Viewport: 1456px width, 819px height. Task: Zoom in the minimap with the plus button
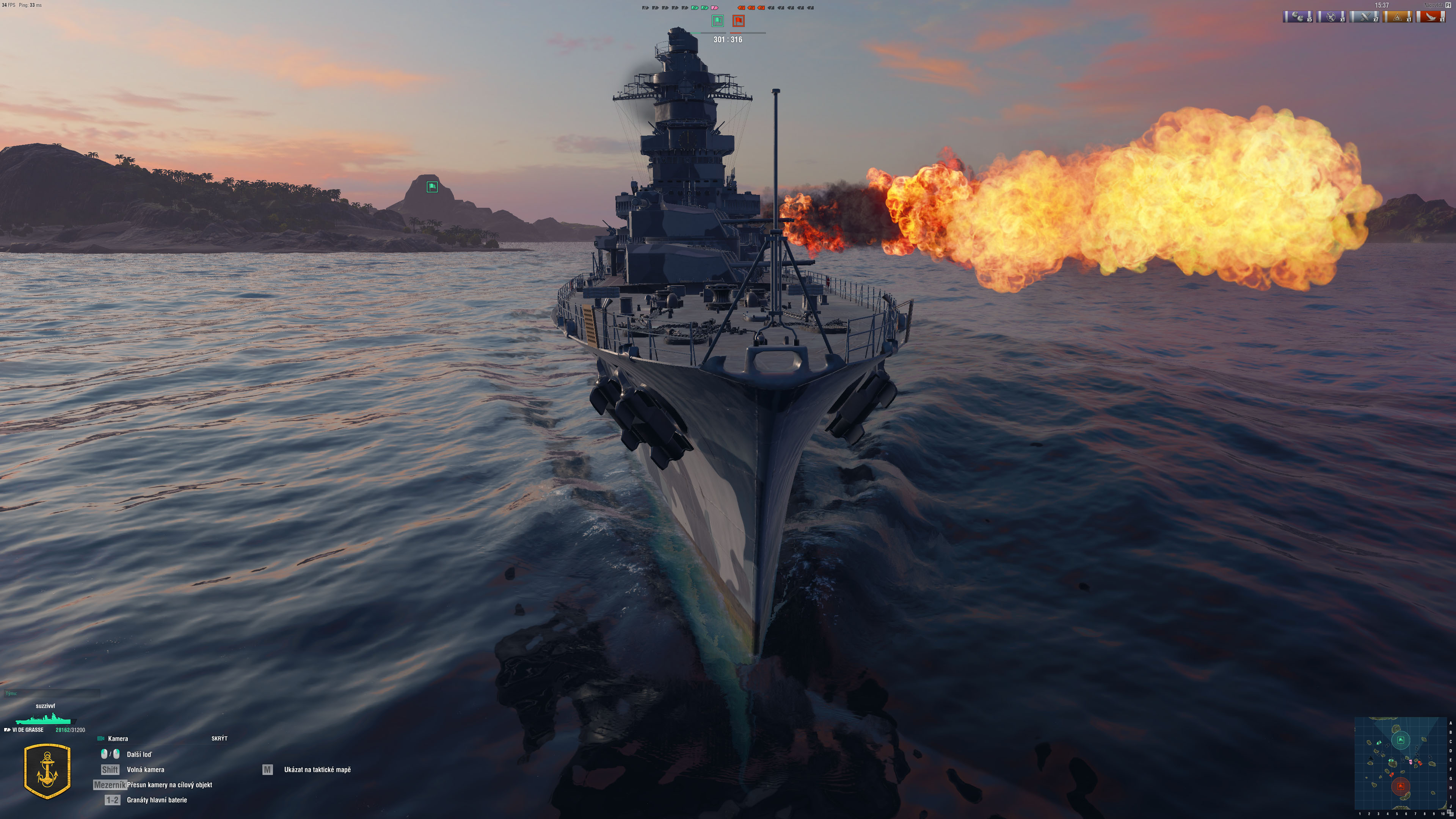click(1449, 812)
